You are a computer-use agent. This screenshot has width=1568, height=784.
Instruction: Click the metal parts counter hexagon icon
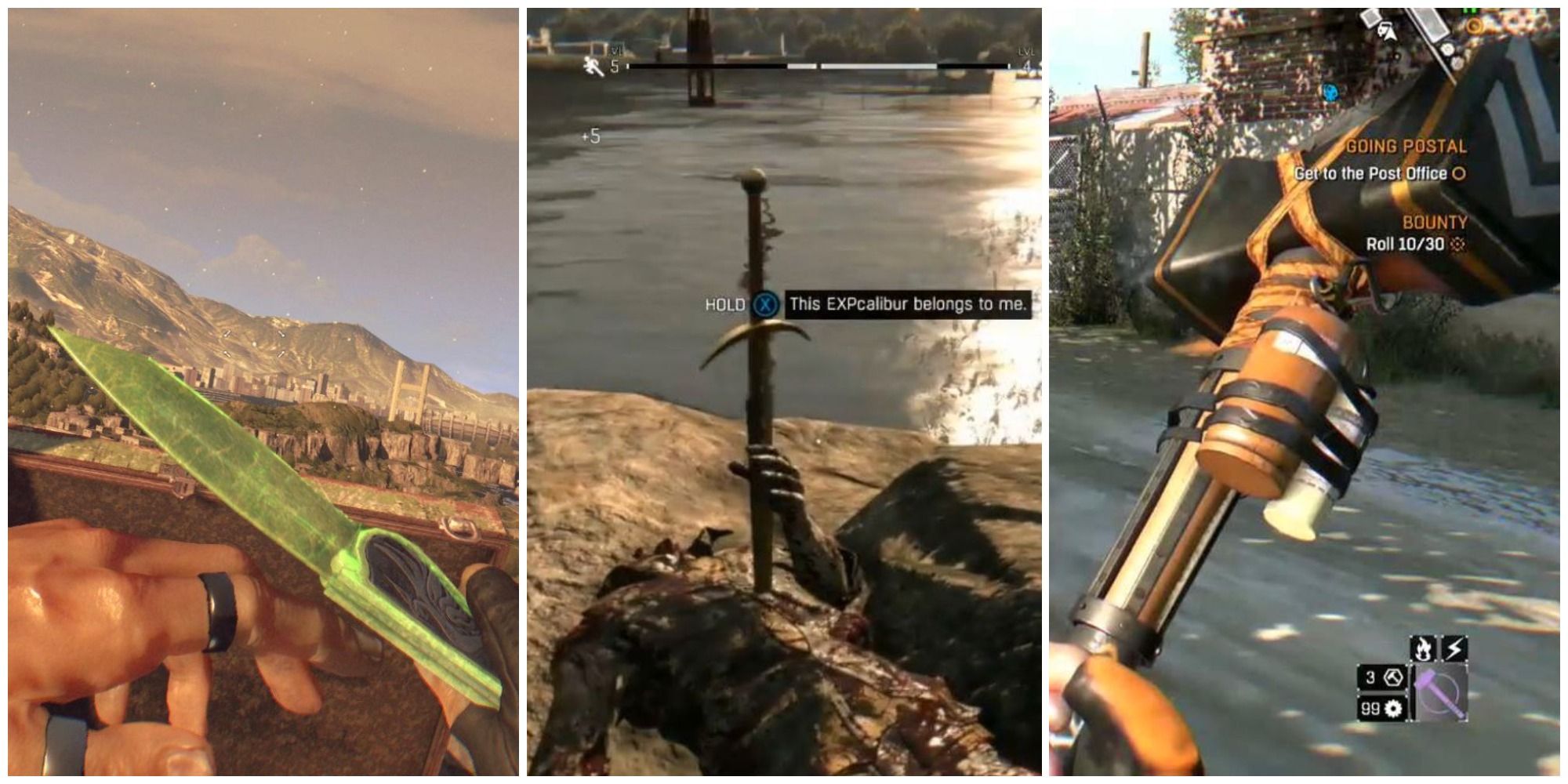pos(1394,678)
